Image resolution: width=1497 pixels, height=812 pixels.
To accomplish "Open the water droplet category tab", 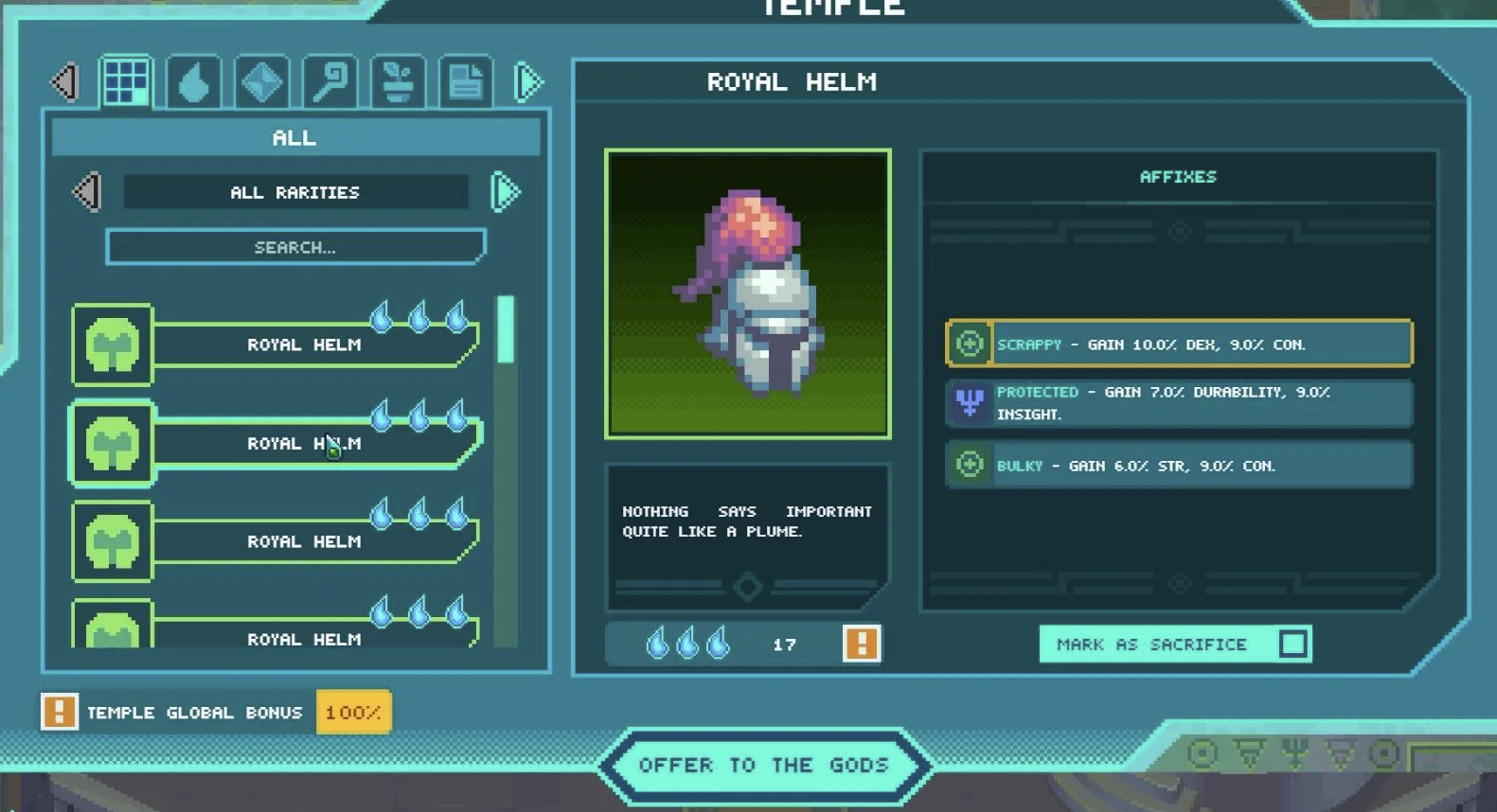I will tap(194, 82).
